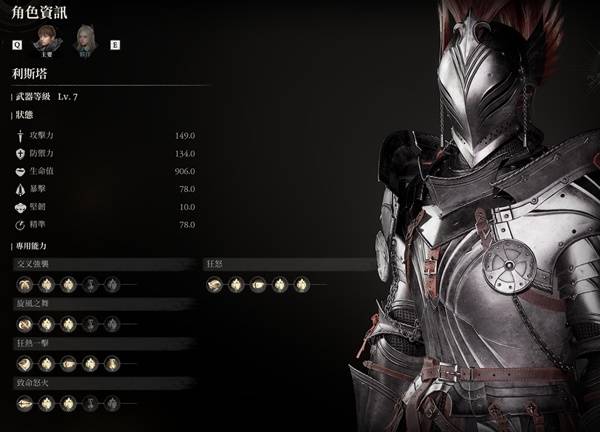Click the 暴擊 critical stat row
This screenshot has width=600, height=432.
[x=105, y=189]
